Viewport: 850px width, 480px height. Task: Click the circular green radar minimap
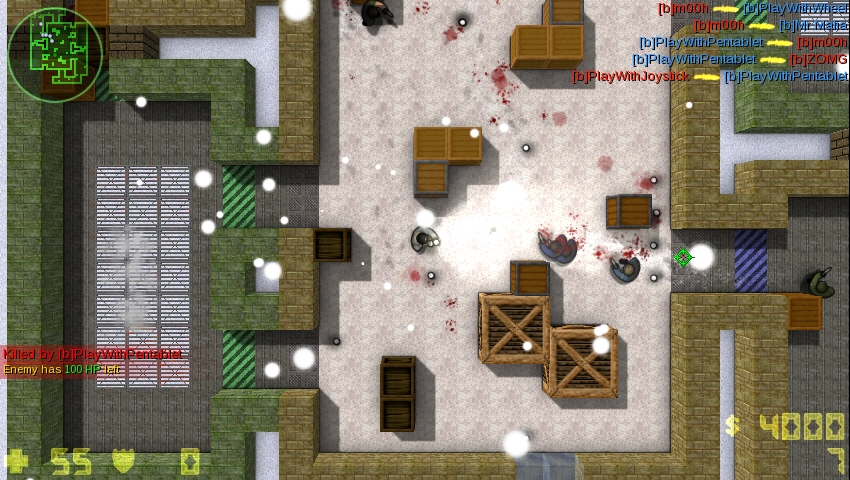(x=55, y=55)
